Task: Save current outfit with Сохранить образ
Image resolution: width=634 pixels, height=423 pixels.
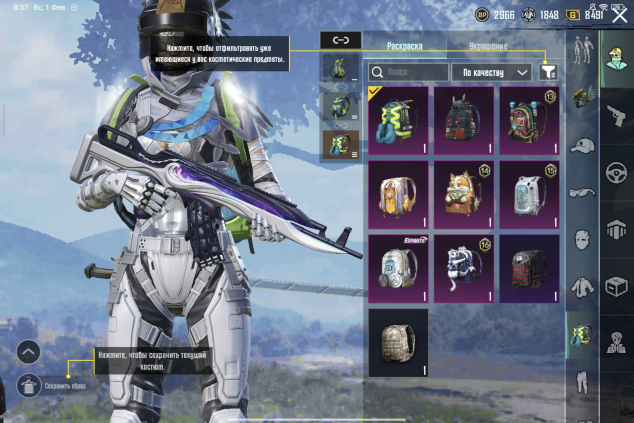Action: click(x=30, y=385)
